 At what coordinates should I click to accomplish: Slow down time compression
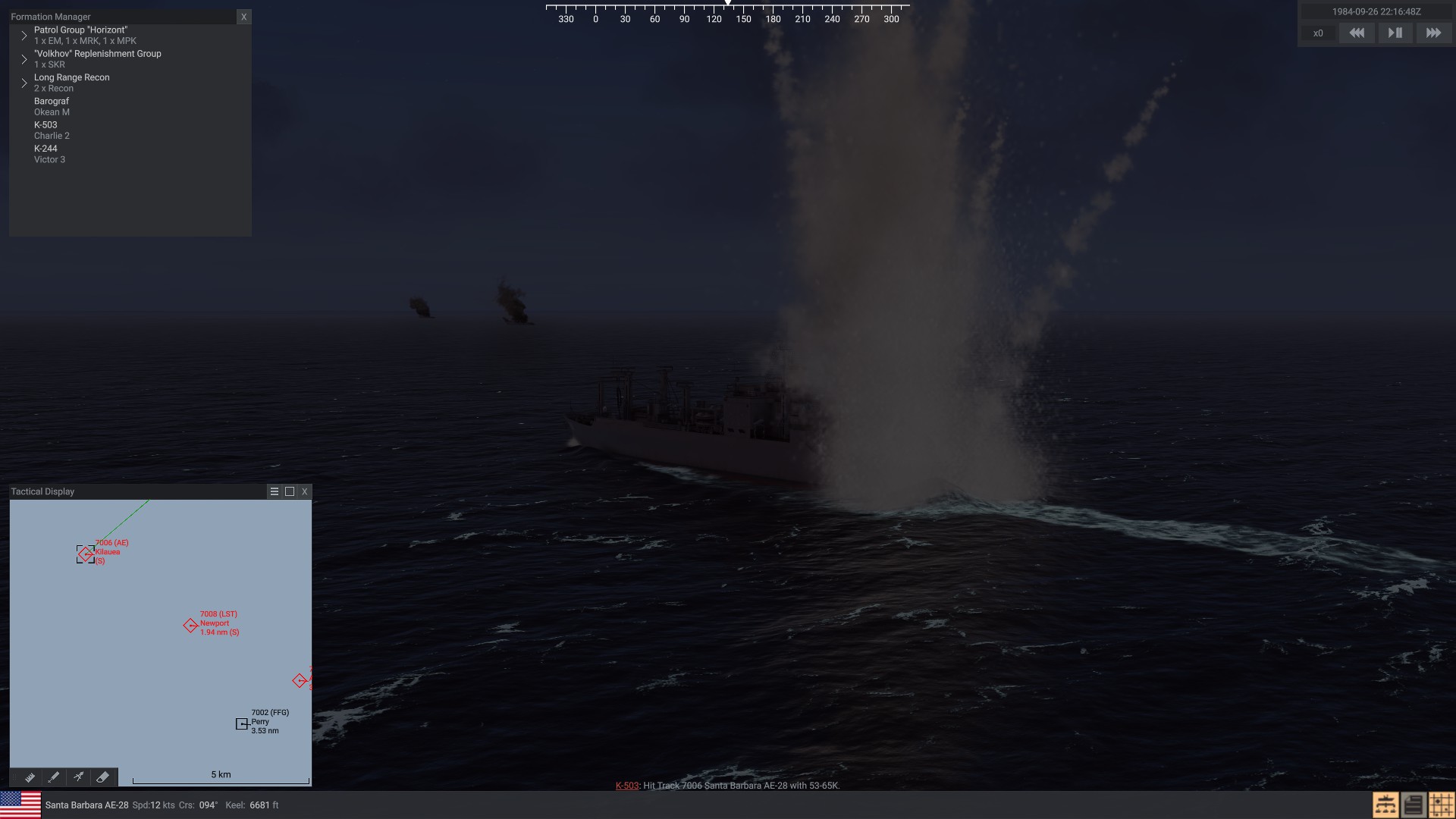[1357, 33]
